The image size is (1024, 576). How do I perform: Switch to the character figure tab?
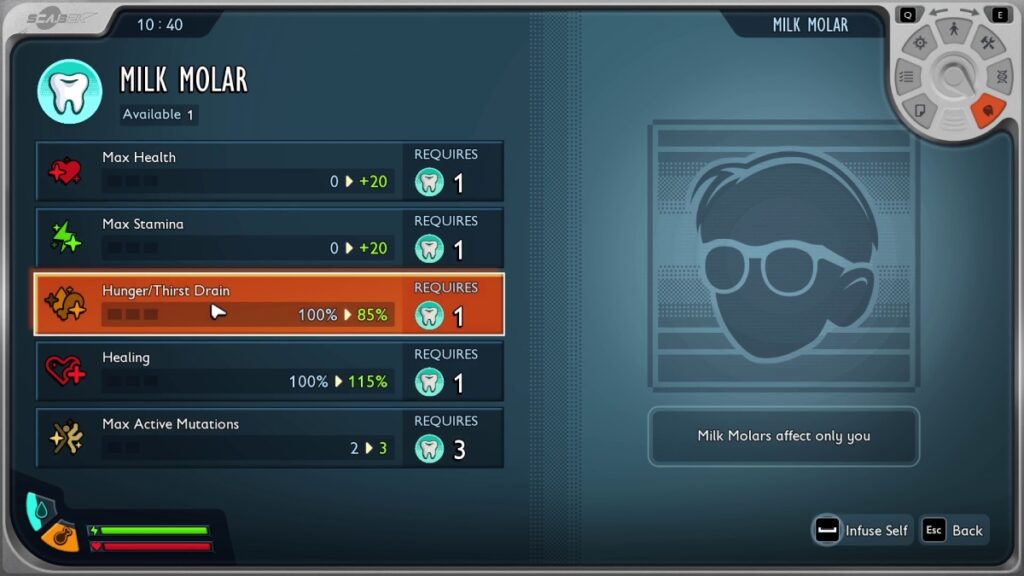[x=954, y=31]
